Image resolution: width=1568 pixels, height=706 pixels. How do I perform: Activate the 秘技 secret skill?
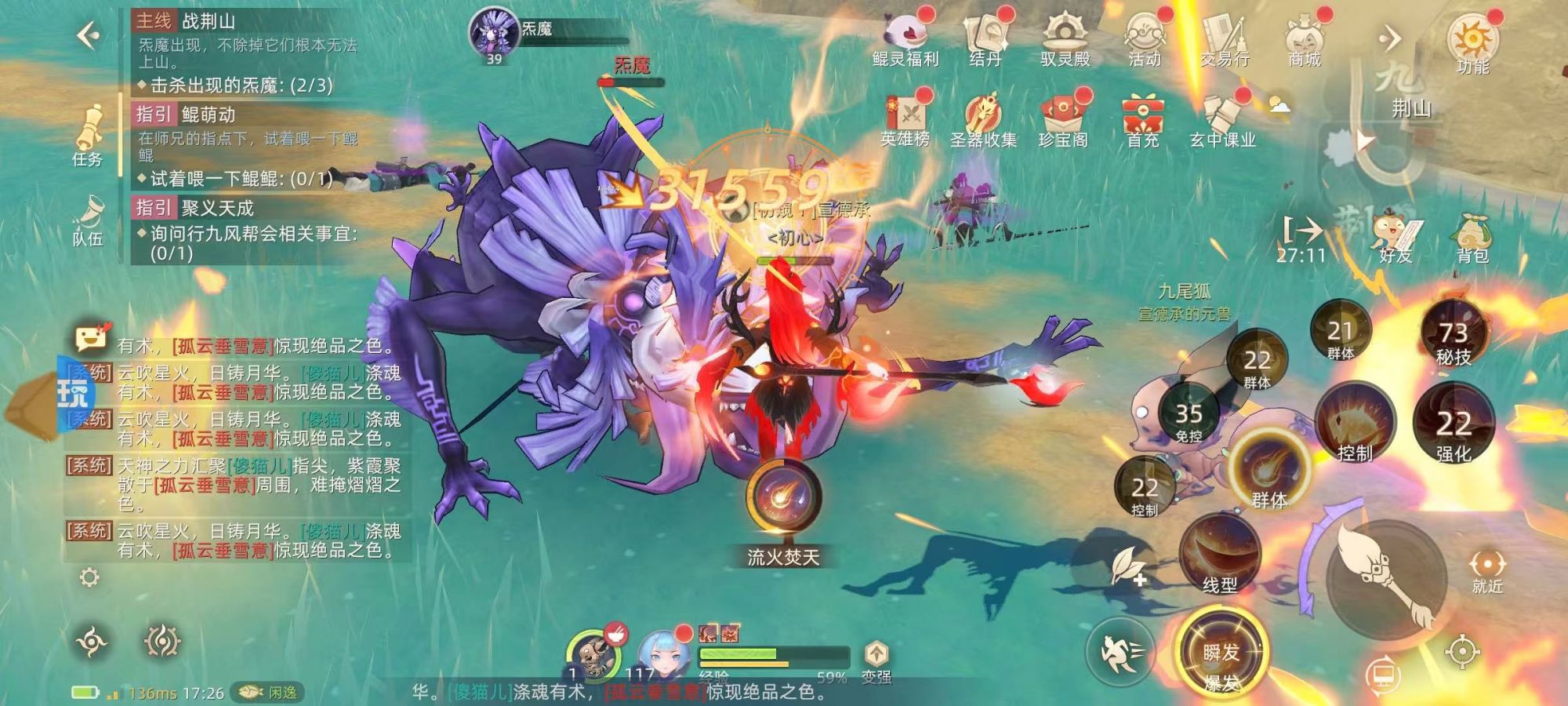1453,337
